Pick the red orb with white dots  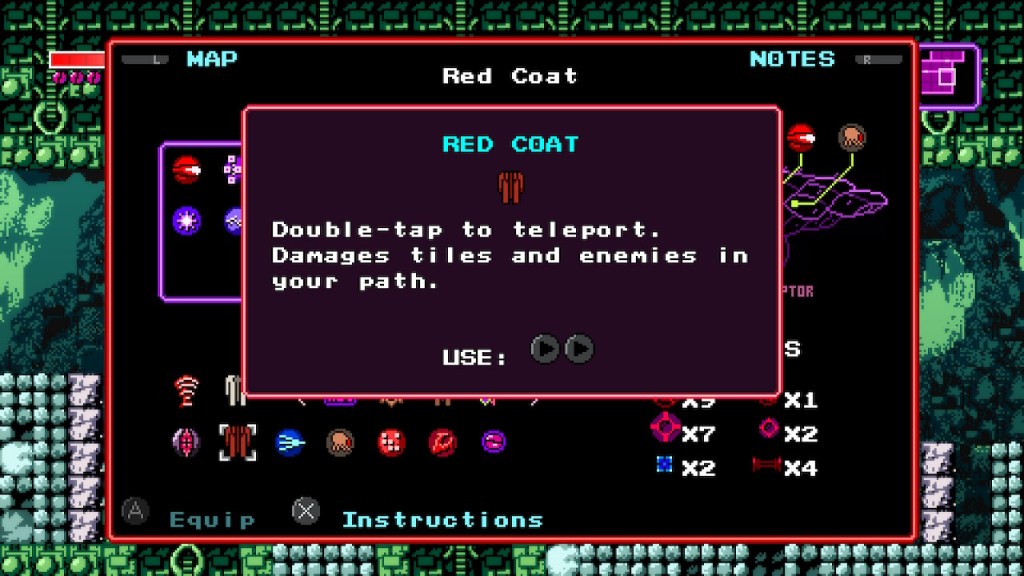point(391,441)
